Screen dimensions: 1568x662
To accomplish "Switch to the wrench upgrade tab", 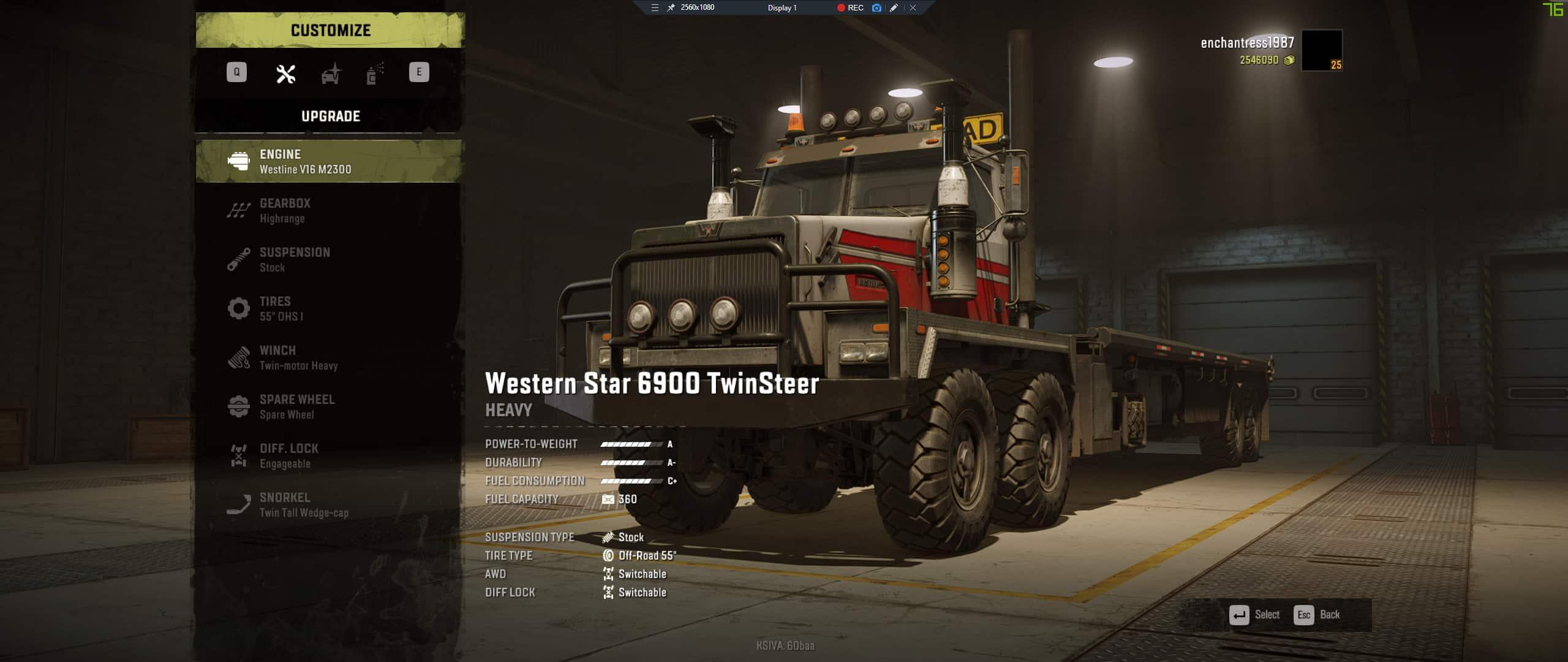I will click(285, 74).
